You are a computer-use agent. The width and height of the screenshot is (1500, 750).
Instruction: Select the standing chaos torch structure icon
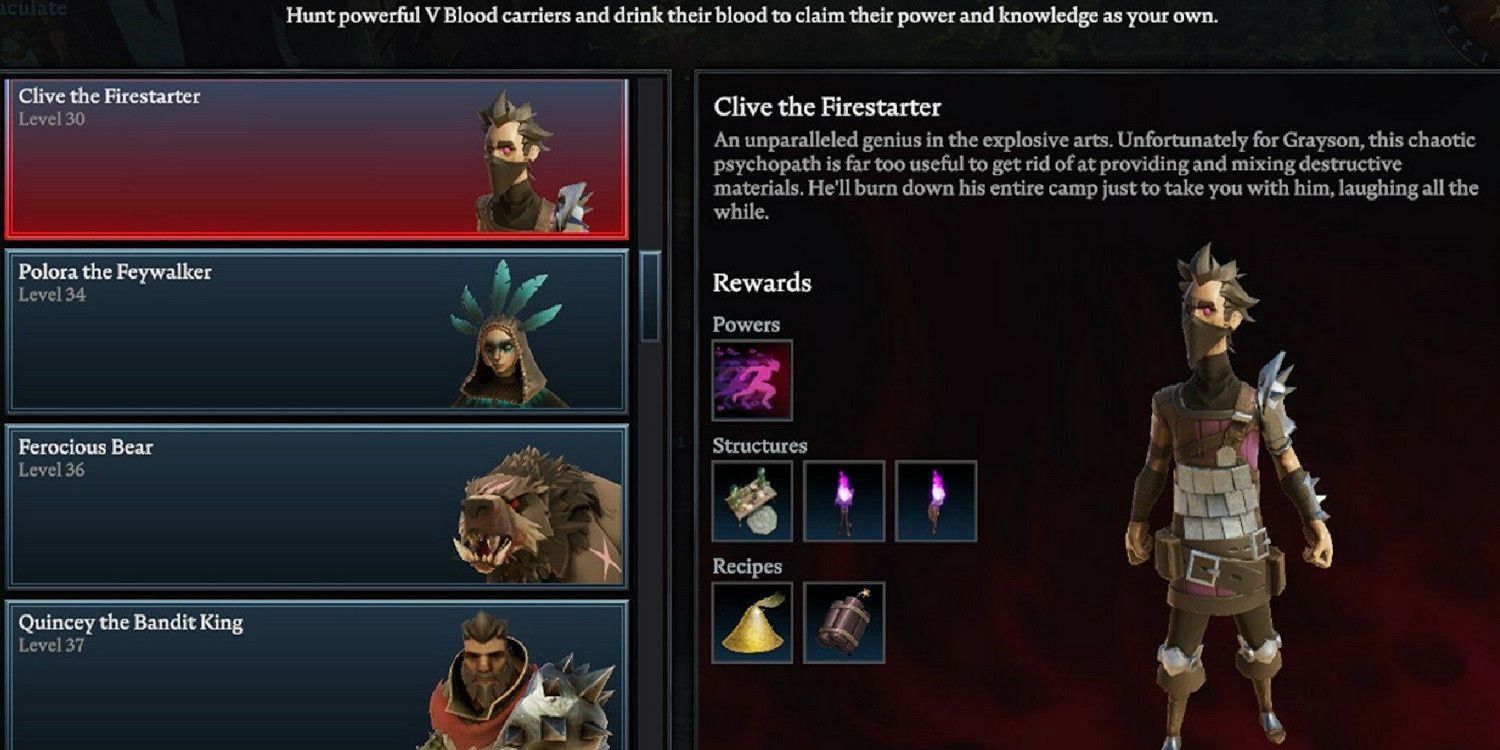(843, 500)
